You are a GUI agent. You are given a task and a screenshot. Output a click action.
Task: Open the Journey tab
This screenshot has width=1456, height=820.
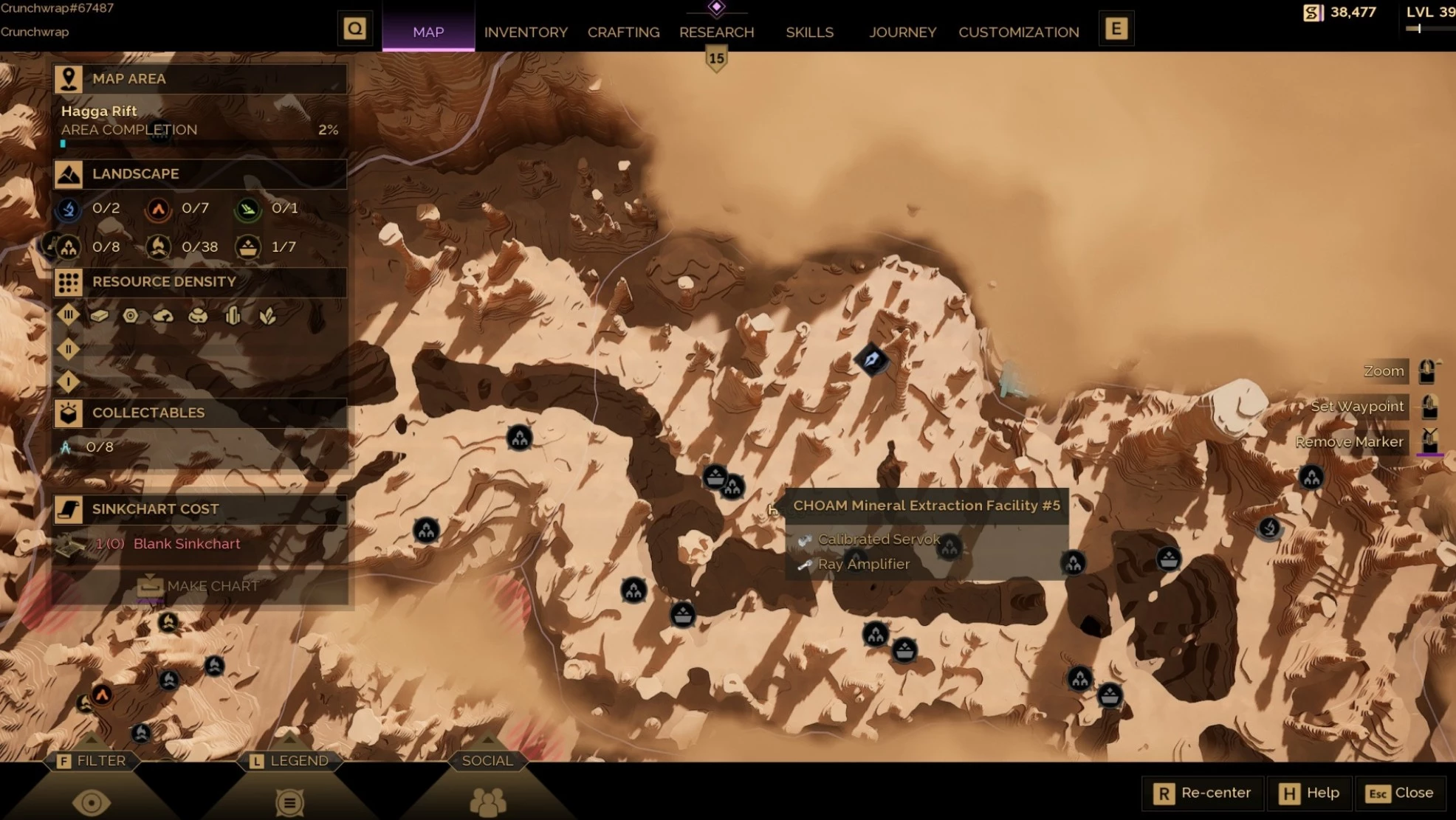(x=902, y=32)
